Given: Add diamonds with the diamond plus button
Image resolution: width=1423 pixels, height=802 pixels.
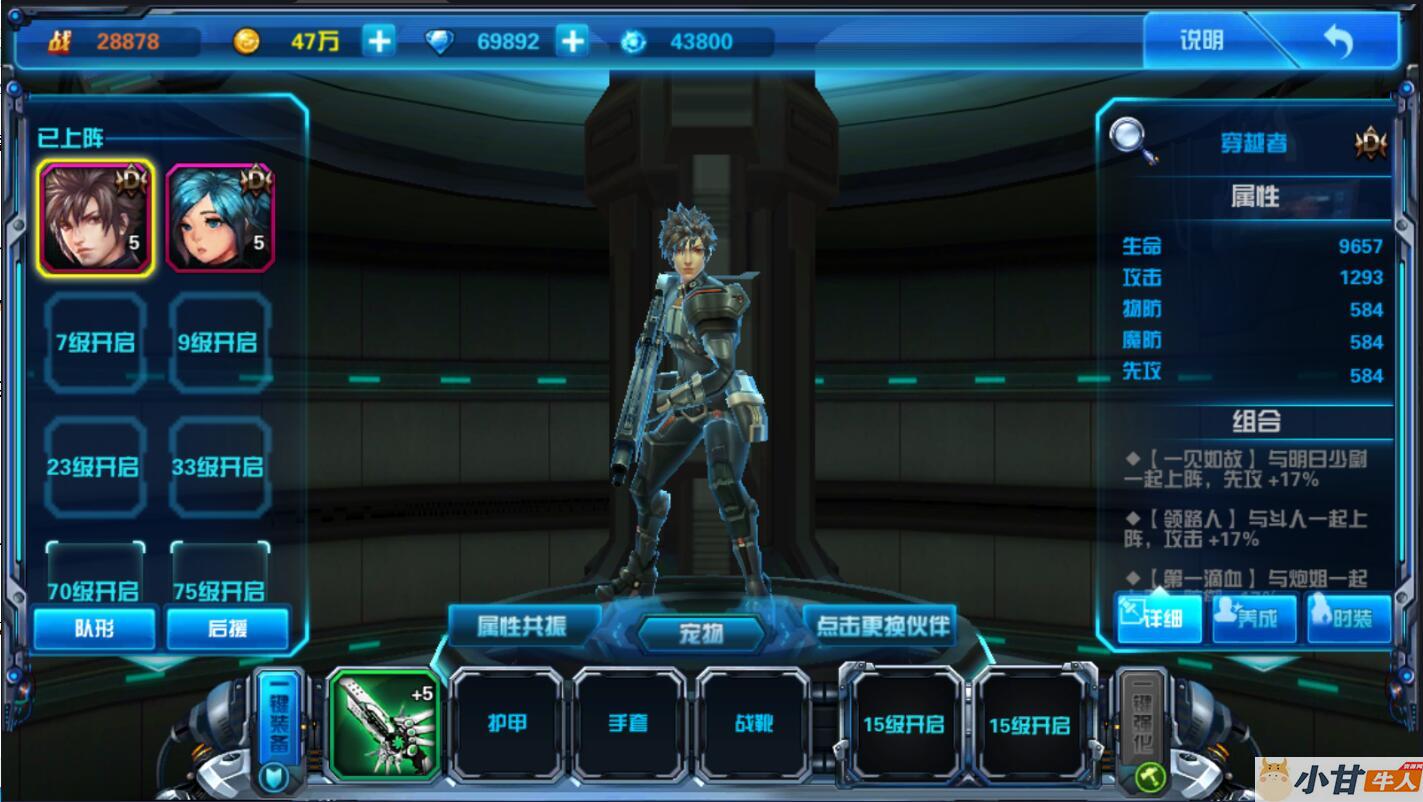Looking at the screenshot, I should [x=572, y=41].
